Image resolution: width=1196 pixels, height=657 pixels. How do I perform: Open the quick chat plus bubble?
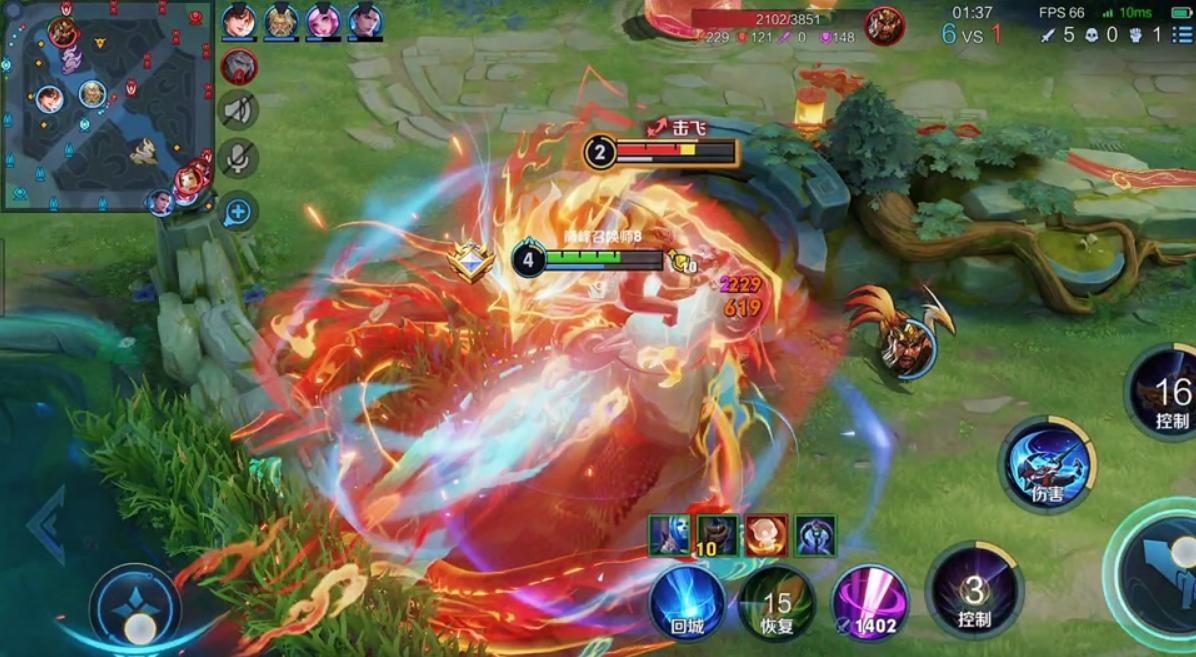[238, 211]
